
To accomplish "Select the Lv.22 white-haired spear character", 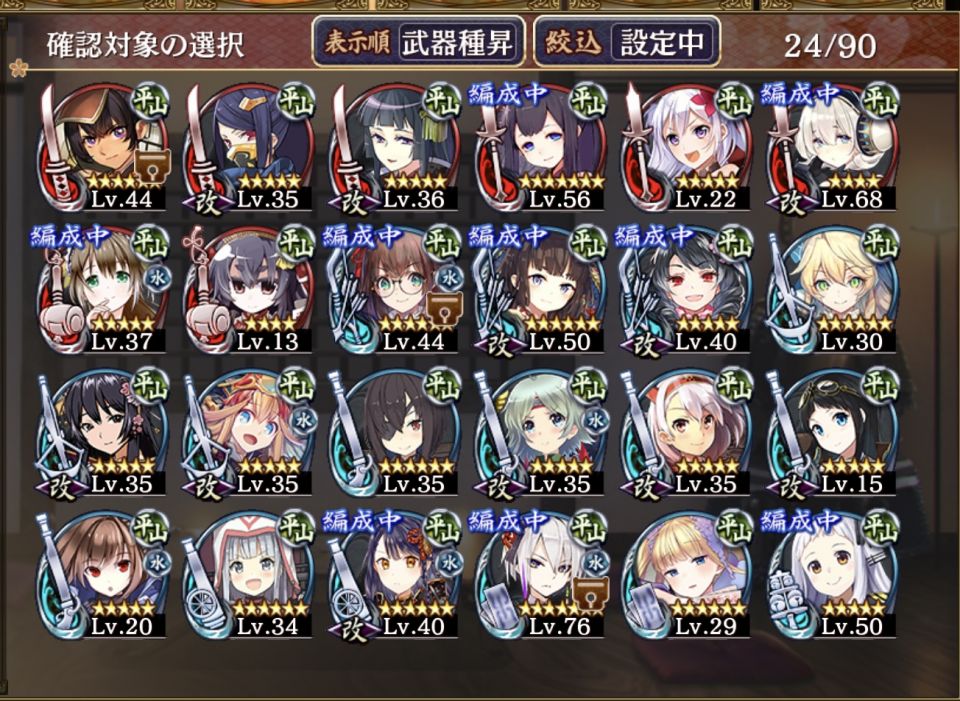I will 686,147.
